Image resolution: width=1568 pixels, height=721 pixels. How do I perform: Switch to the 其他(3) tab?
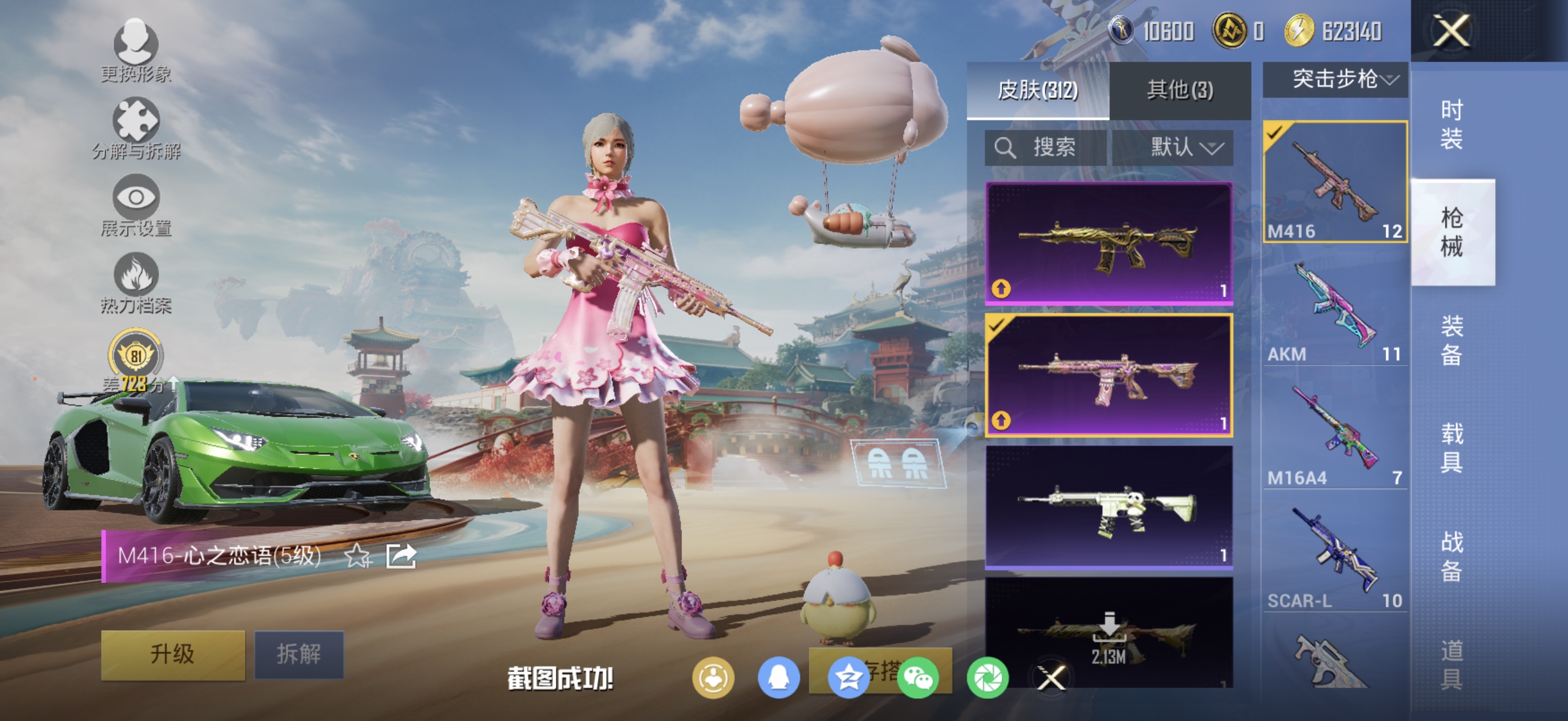pos(1180,90)
